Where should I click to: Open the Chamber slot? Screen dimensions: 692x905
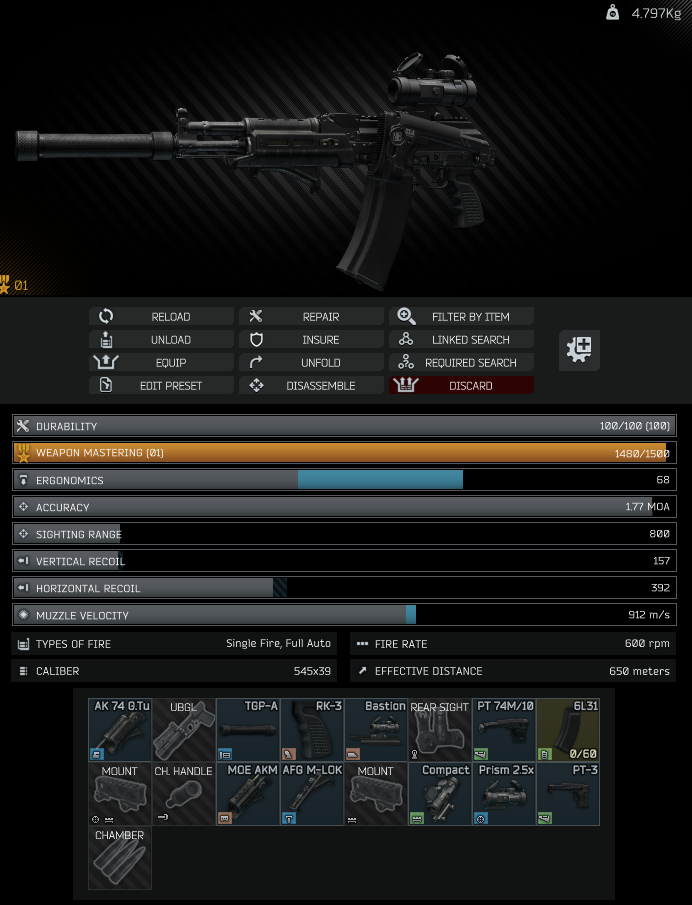click(120, 858)
